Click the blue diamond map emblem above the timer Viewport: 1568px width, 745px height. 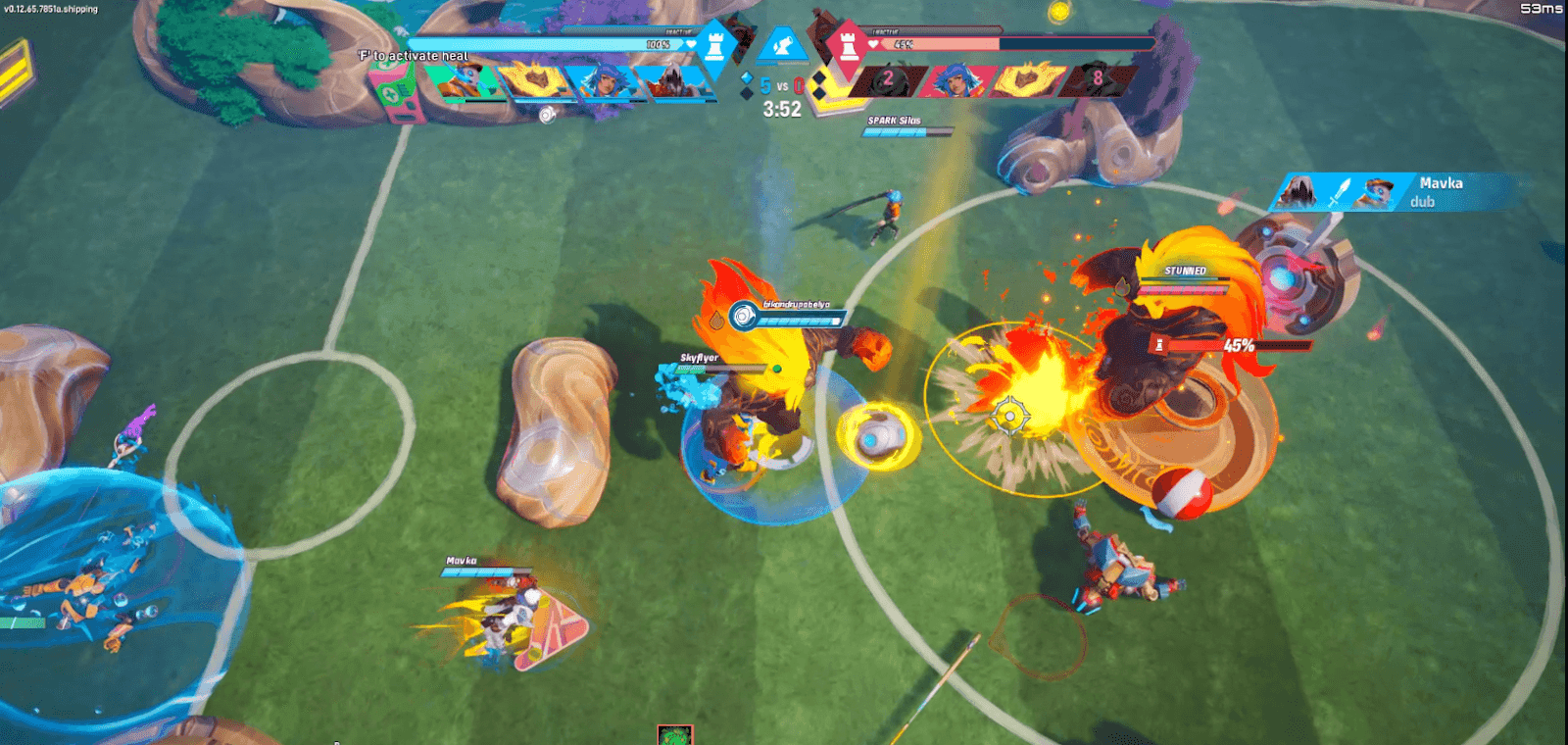tap(781, 44)
